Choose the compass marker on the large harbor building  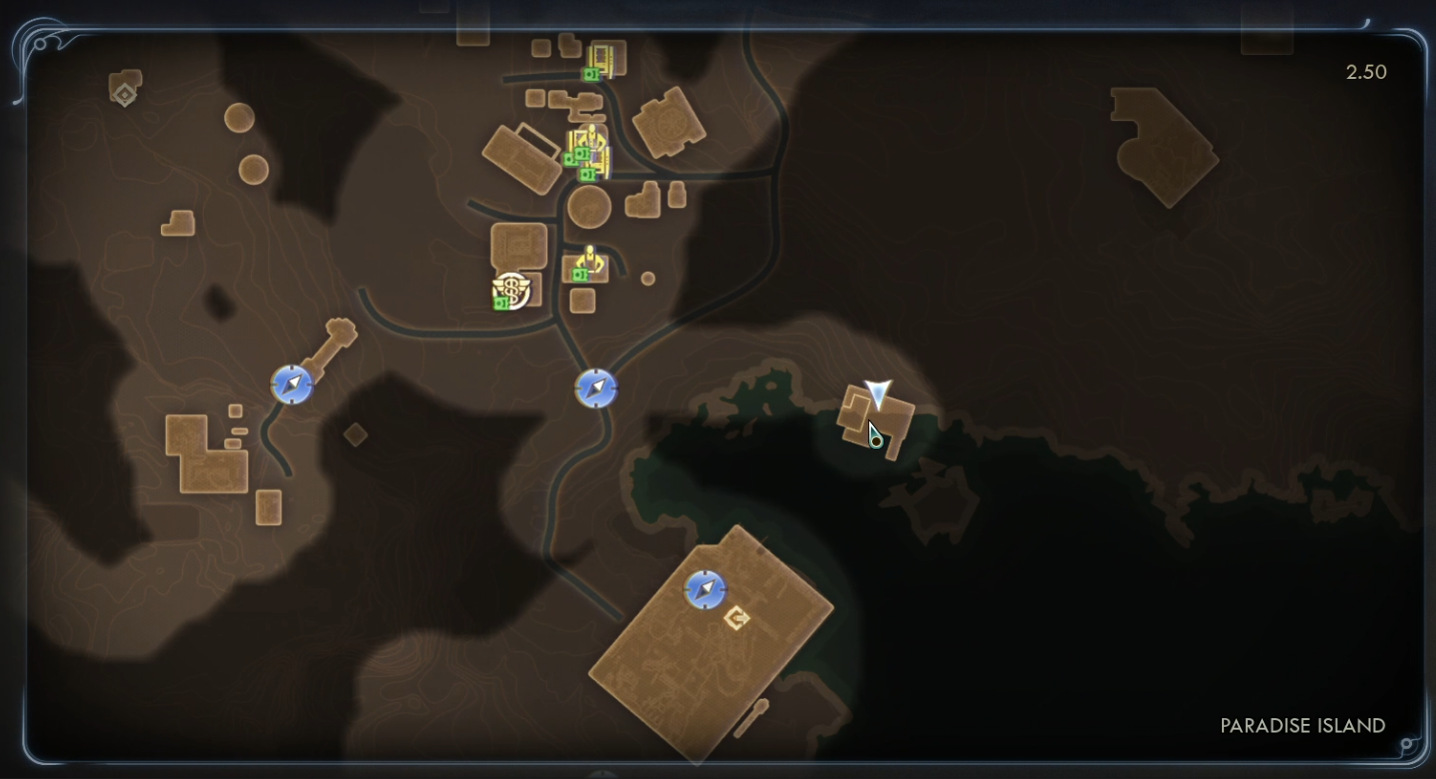(x=705, y=590)
